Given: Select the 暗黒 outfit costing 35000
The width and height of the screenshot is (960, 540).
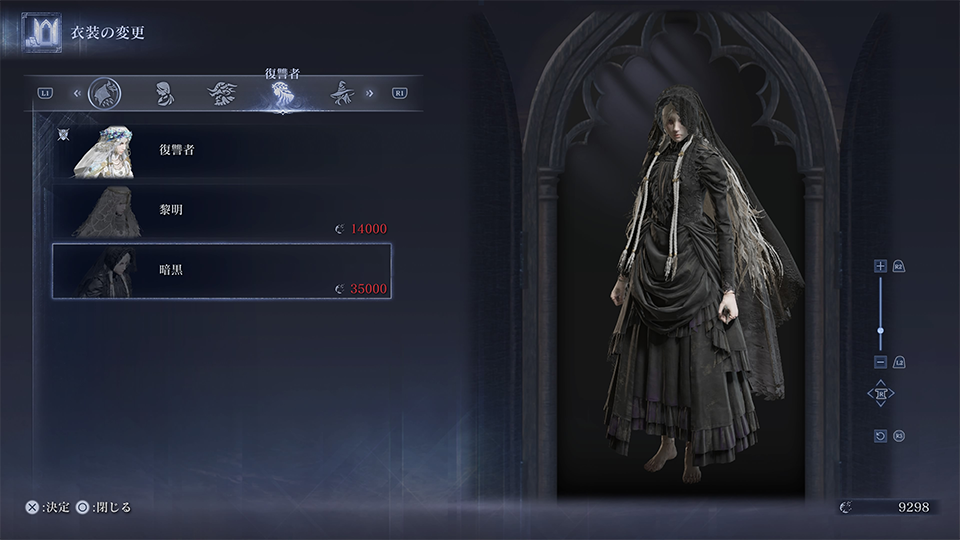Looking at the screenshot, I should coord(221,271).
